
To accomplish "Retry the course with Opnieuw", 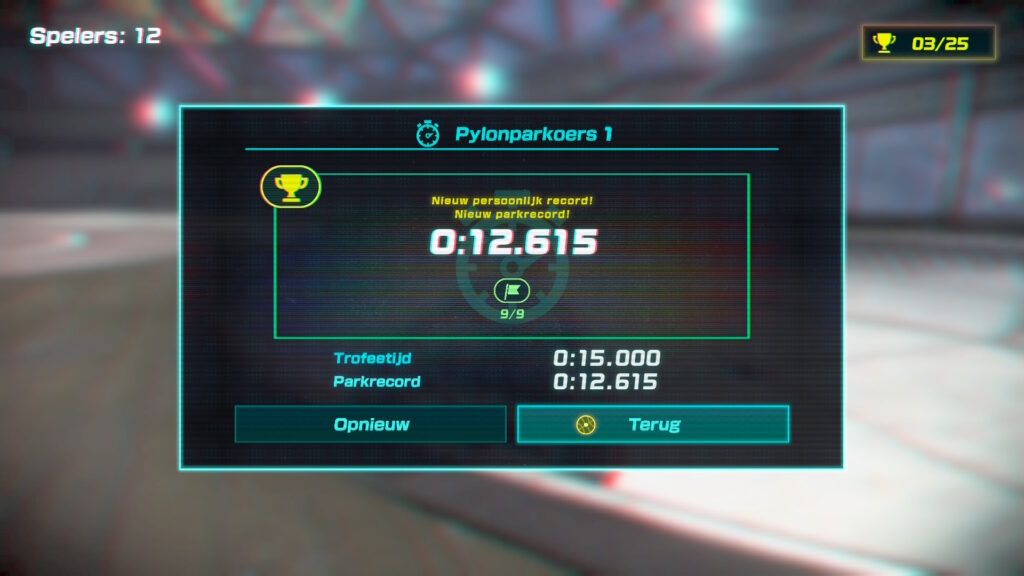I will 371,424.
